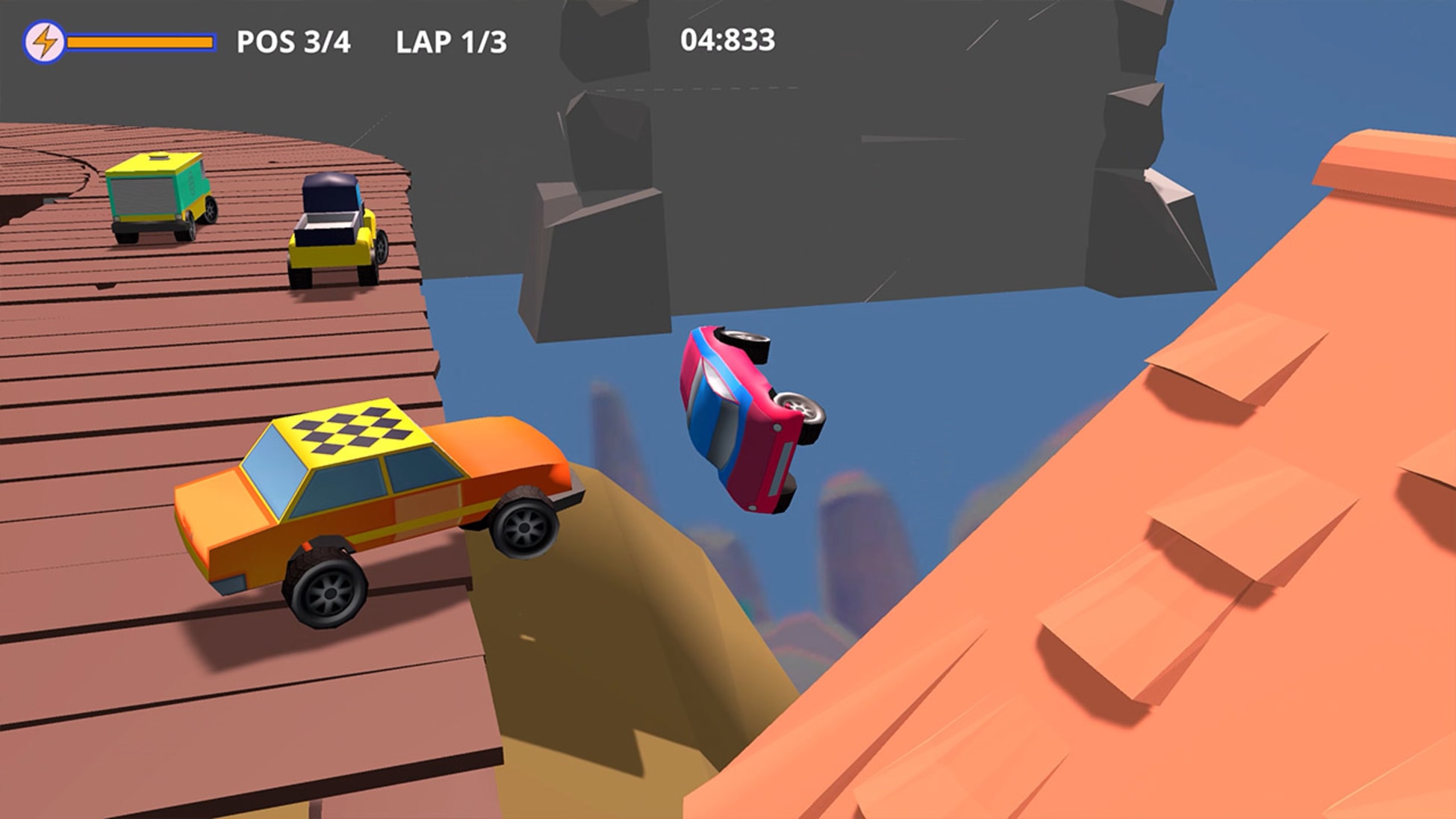The width and height of the screenshot is (1456, 819).
Task: Open the timer details readout
Action: pos(728,40)
